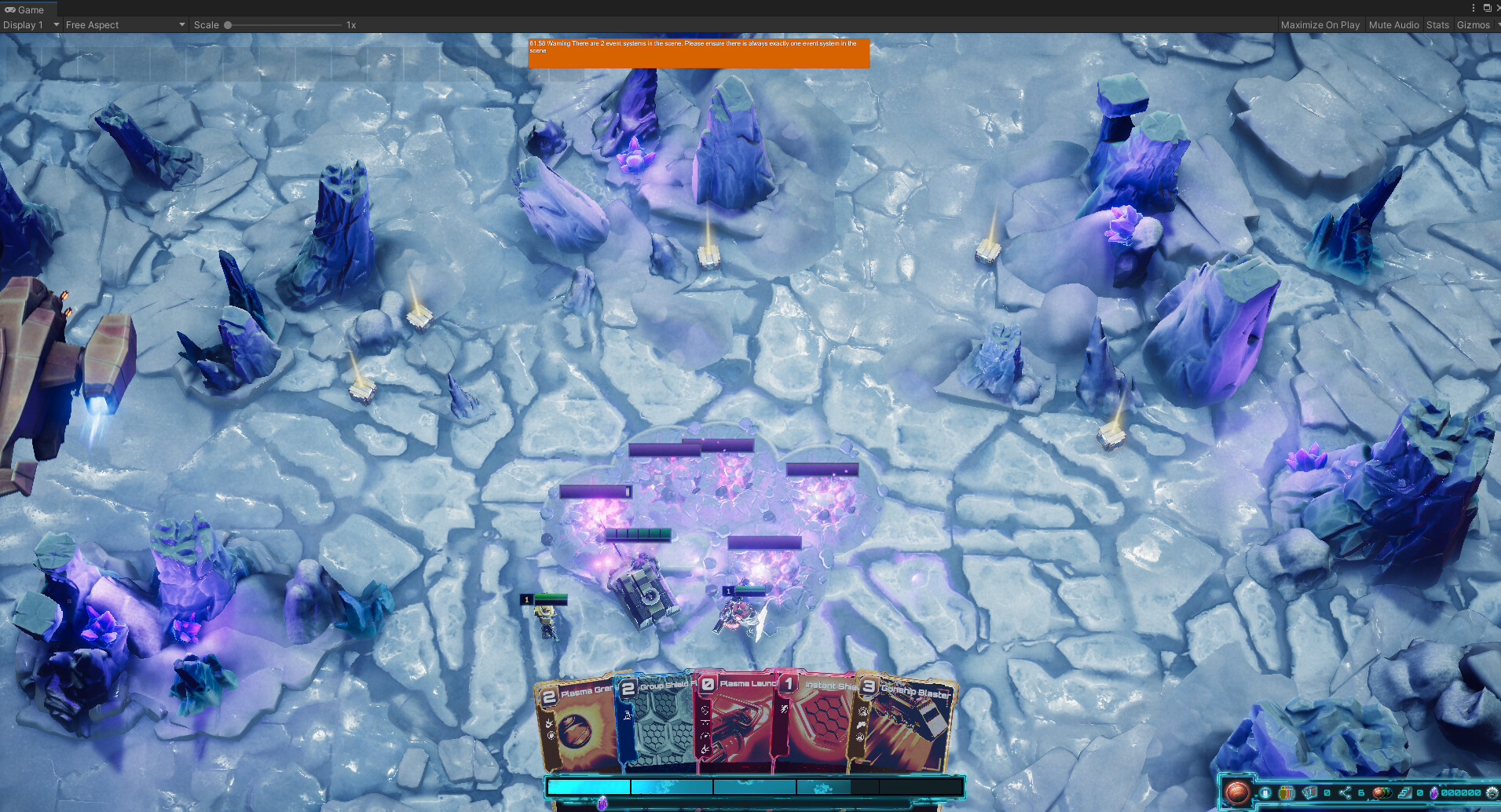Image resolution: width=1501 pixels, height=812 pixels.
Task: Open the Gizmos dropdown
Action: [x=1474, y=24]
